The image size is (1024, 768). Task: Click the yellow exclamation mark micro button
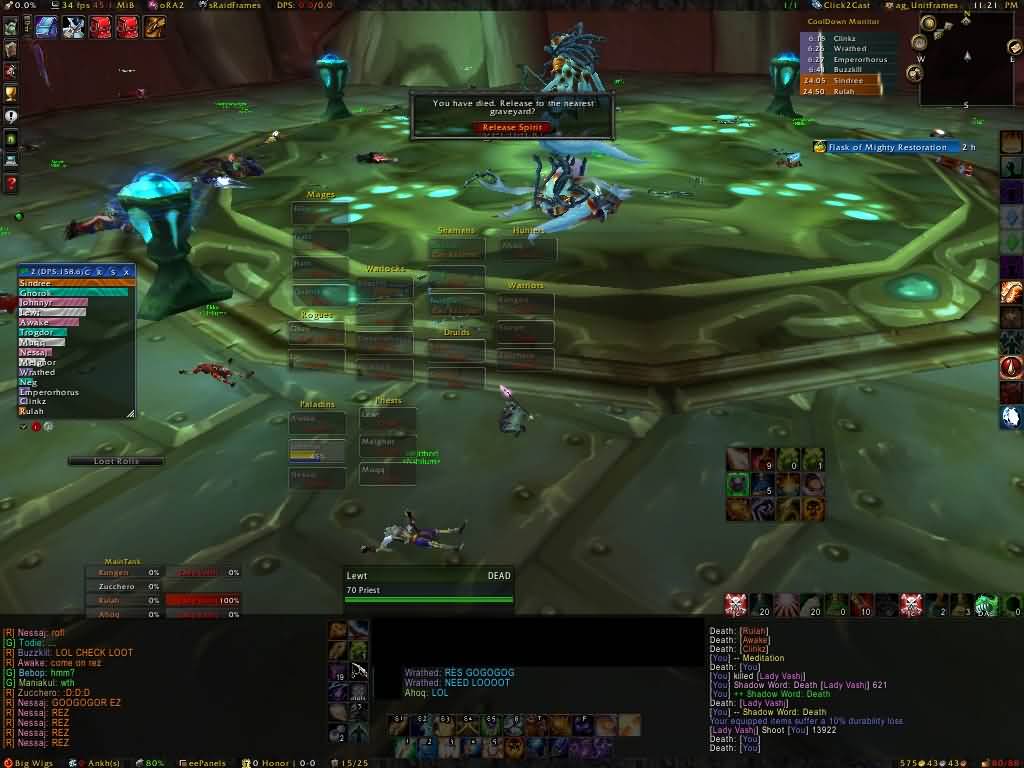pos(11,116)
